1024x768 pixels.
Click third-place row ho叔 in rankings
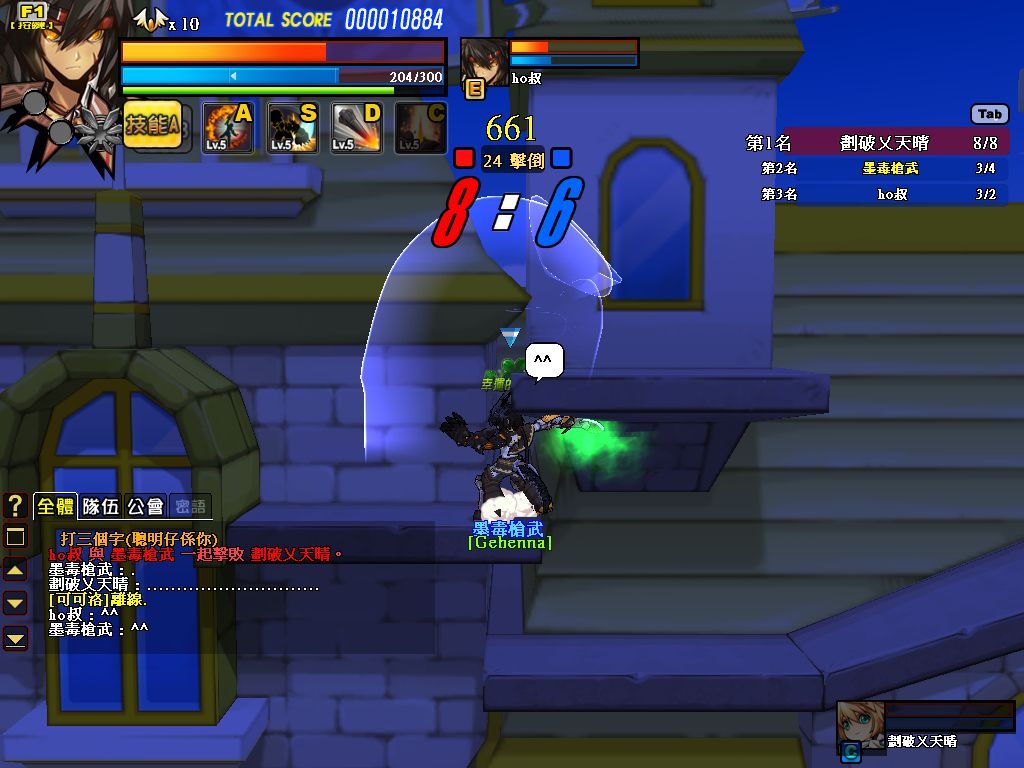click(876, 194)
